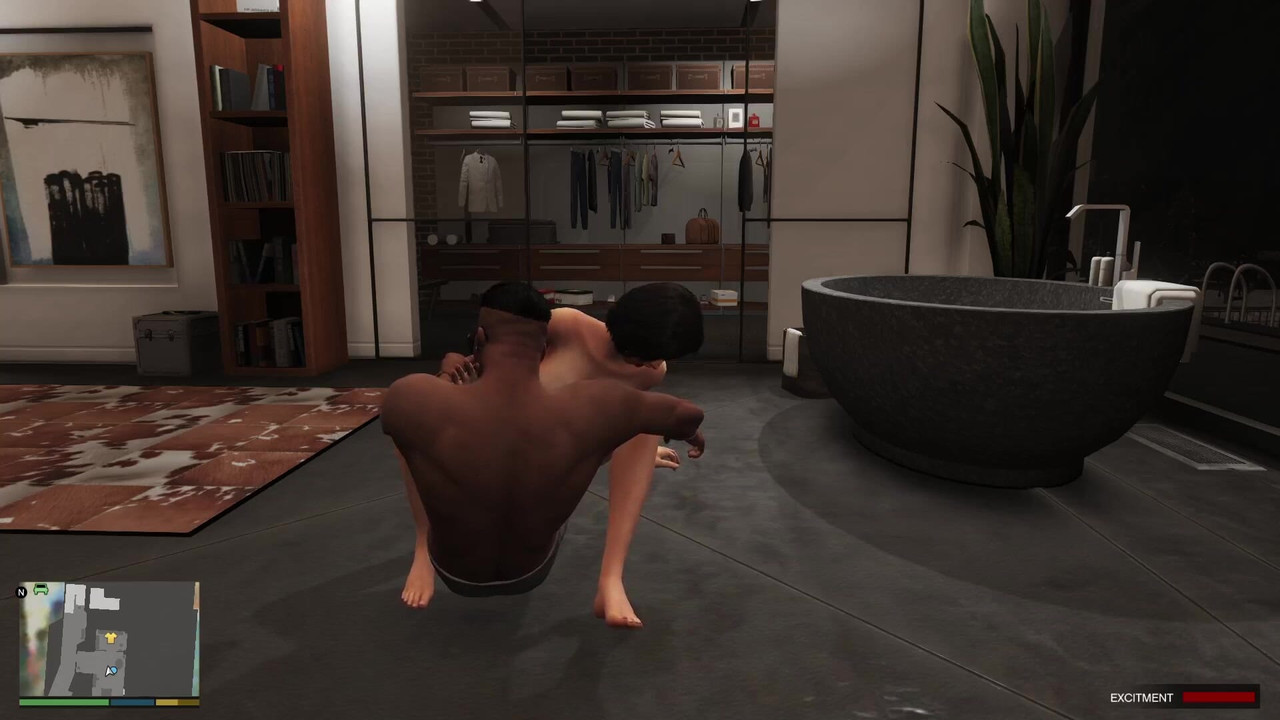This screenshot has height=720, width=1280.
Task: Select the green car blip on the minimap
Action: (40, 589)
